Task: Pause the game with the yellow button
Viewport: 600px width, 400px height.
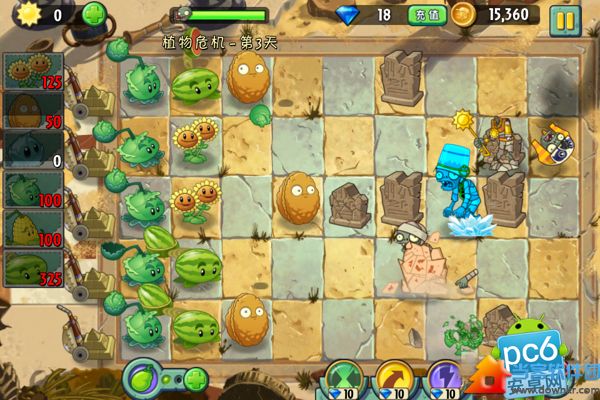Action: pyautogui.click(x=565, y=16)
